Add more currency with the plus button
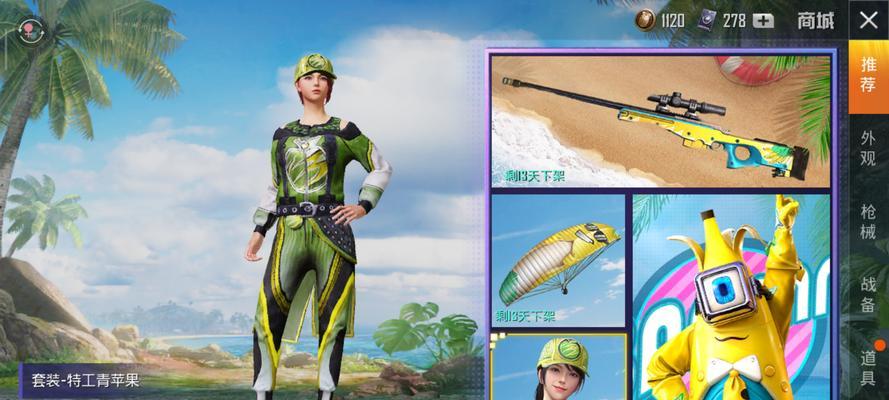The width and height of the screenshot is (889, 400). click(x=765, y=20)
